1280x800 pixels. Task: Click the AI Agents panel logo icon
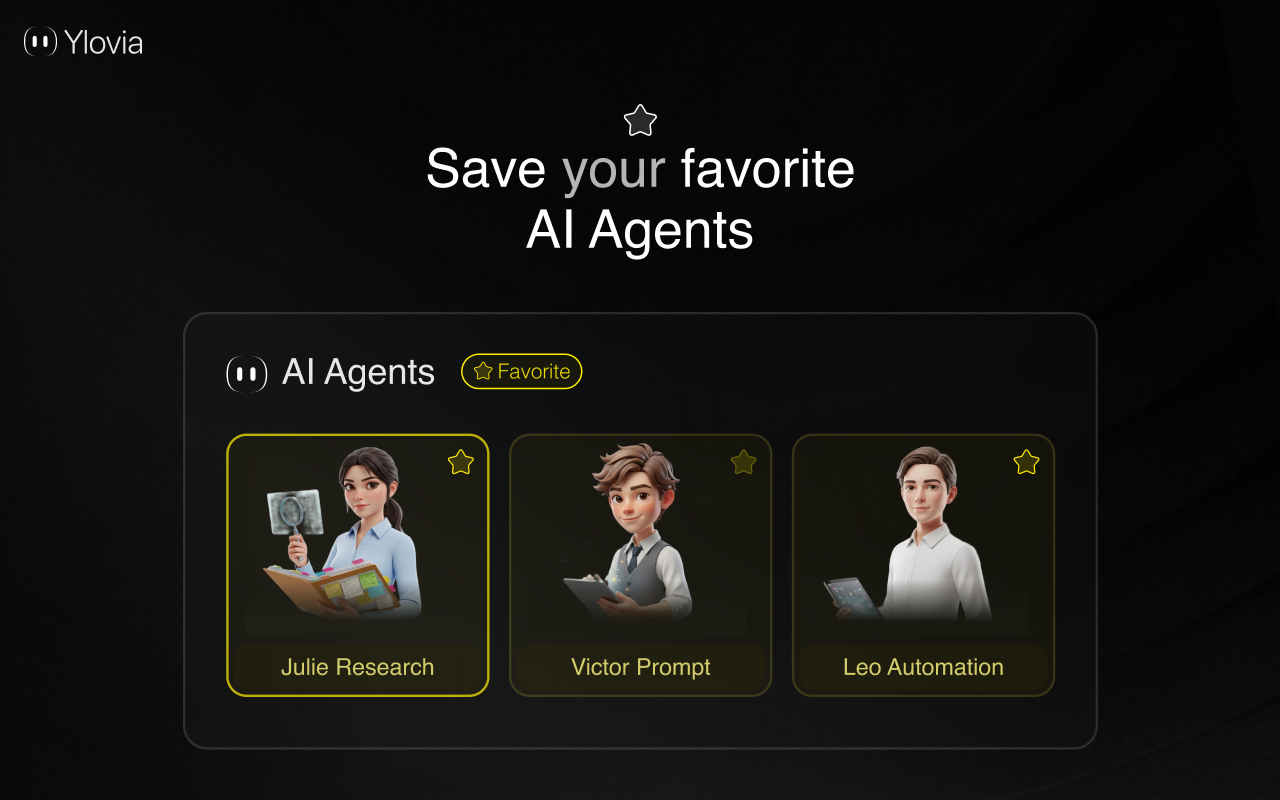(x=246, y=373)
